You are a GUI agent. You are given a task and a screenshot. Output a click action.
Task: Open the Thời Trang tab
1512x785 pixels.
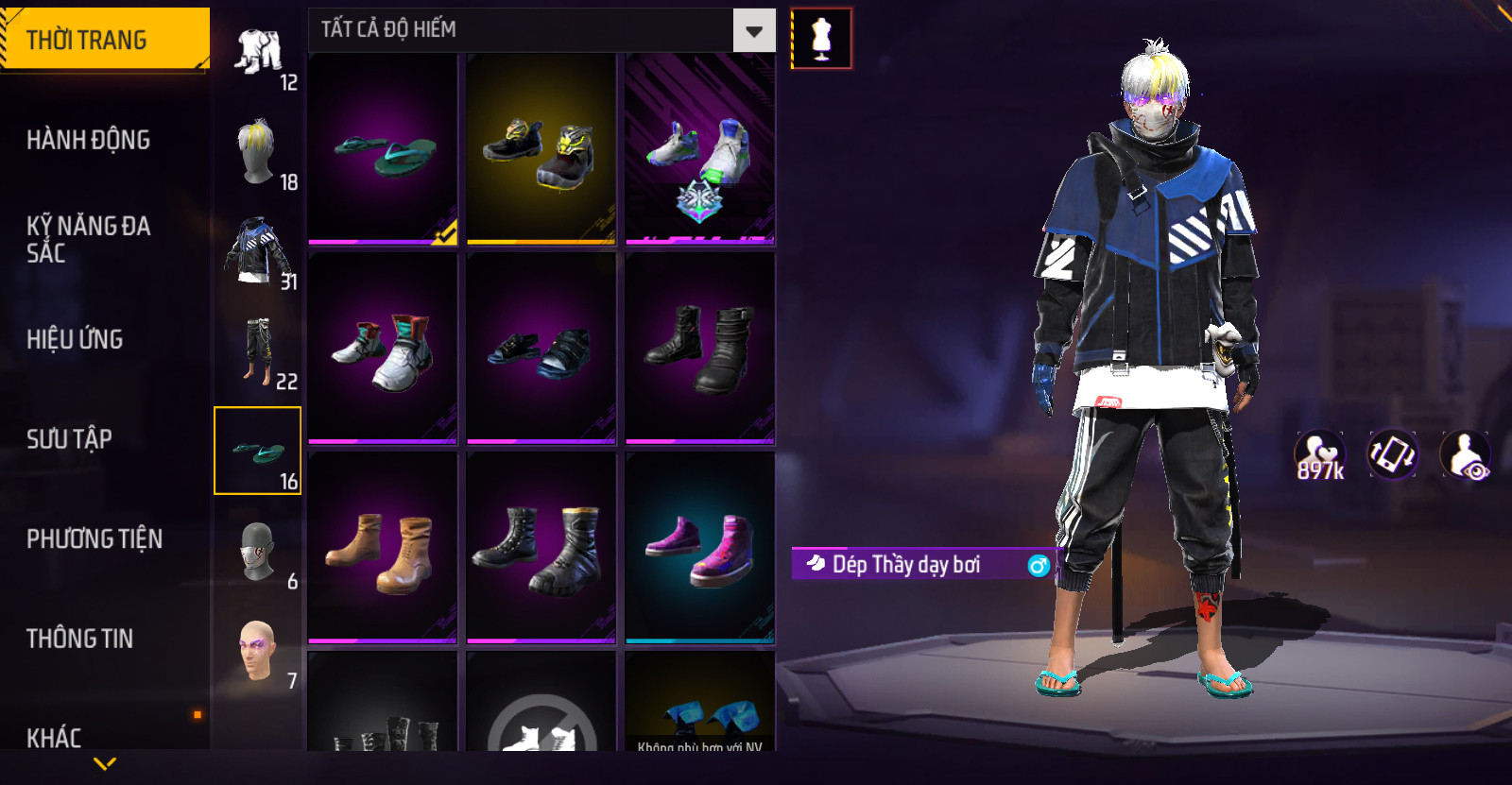pos(104,40)
